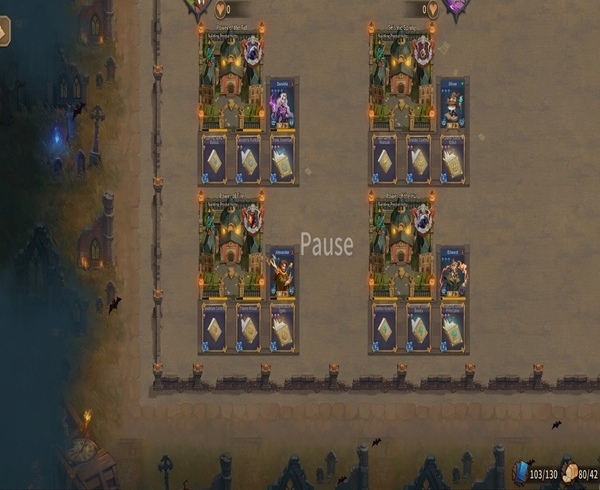Select the Oliver hero card
This screenshot has width=600, height=490.
click(452, 105)
